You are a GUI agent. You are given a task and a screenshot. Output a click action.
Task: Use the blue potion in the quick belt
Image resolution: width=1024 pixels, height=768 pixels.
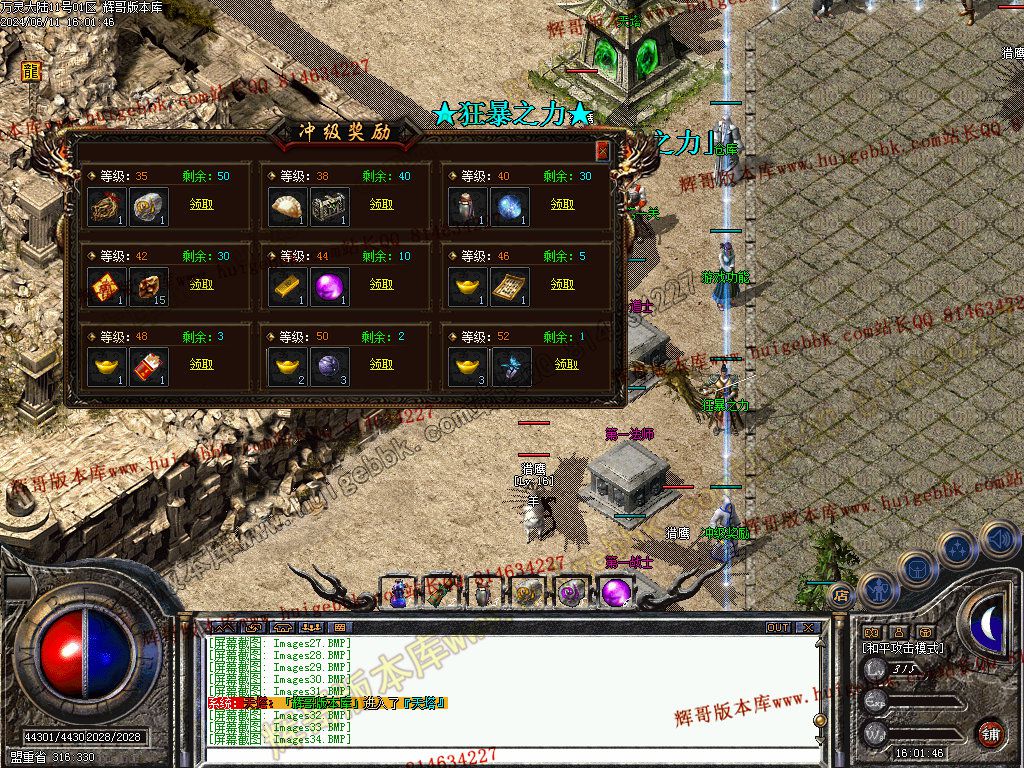tap(398, 593)
